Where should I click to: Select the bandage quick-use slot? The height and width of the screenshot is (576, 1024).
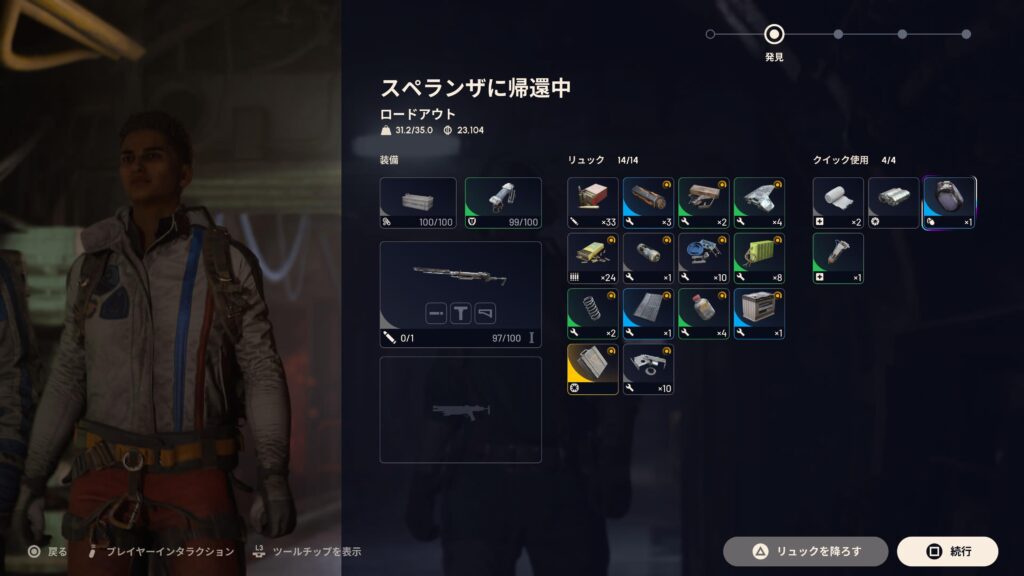(x=838, y=203)
